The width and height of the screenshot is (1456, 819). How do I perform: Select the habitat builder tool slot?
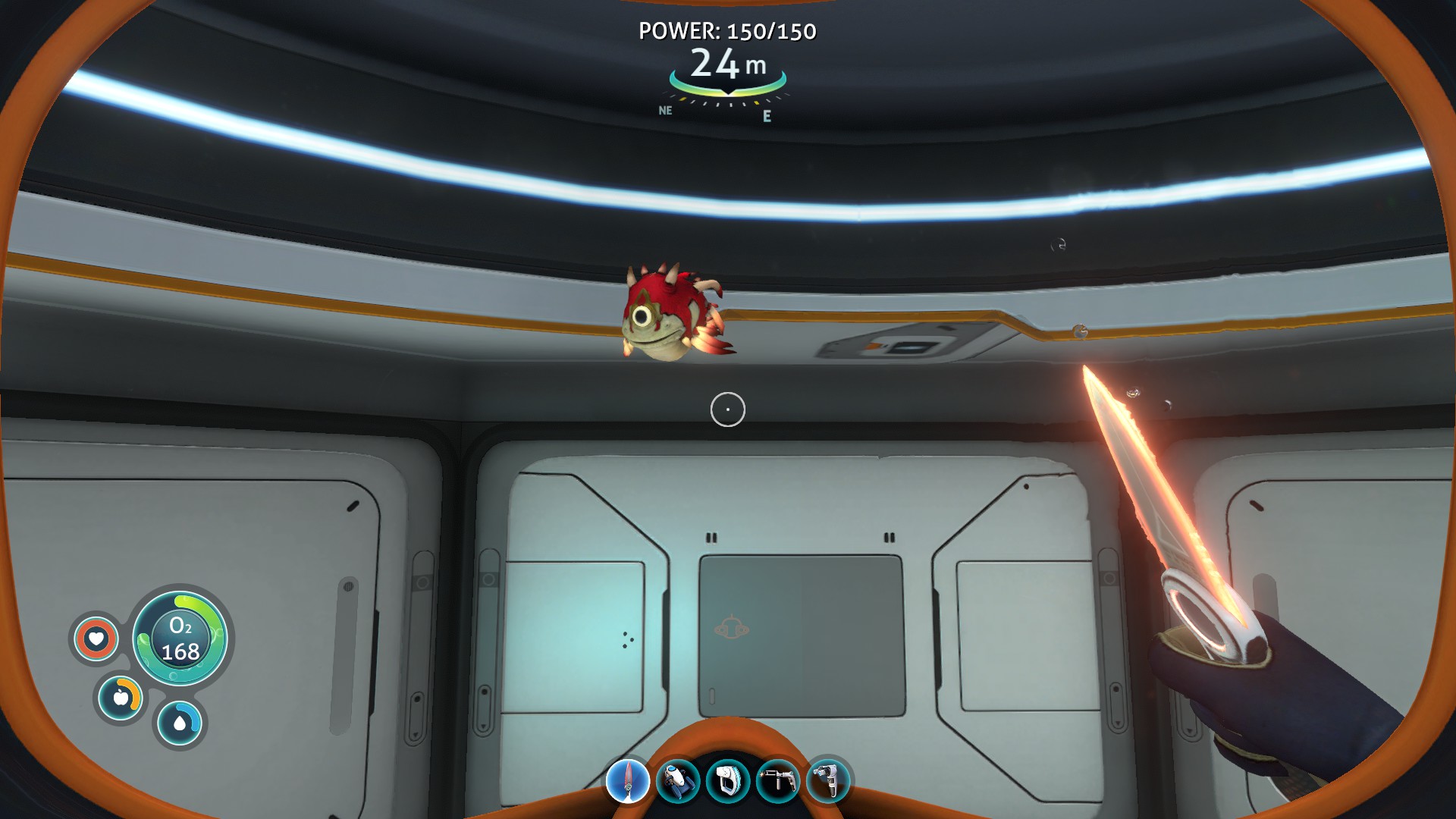tap(828, 781)
